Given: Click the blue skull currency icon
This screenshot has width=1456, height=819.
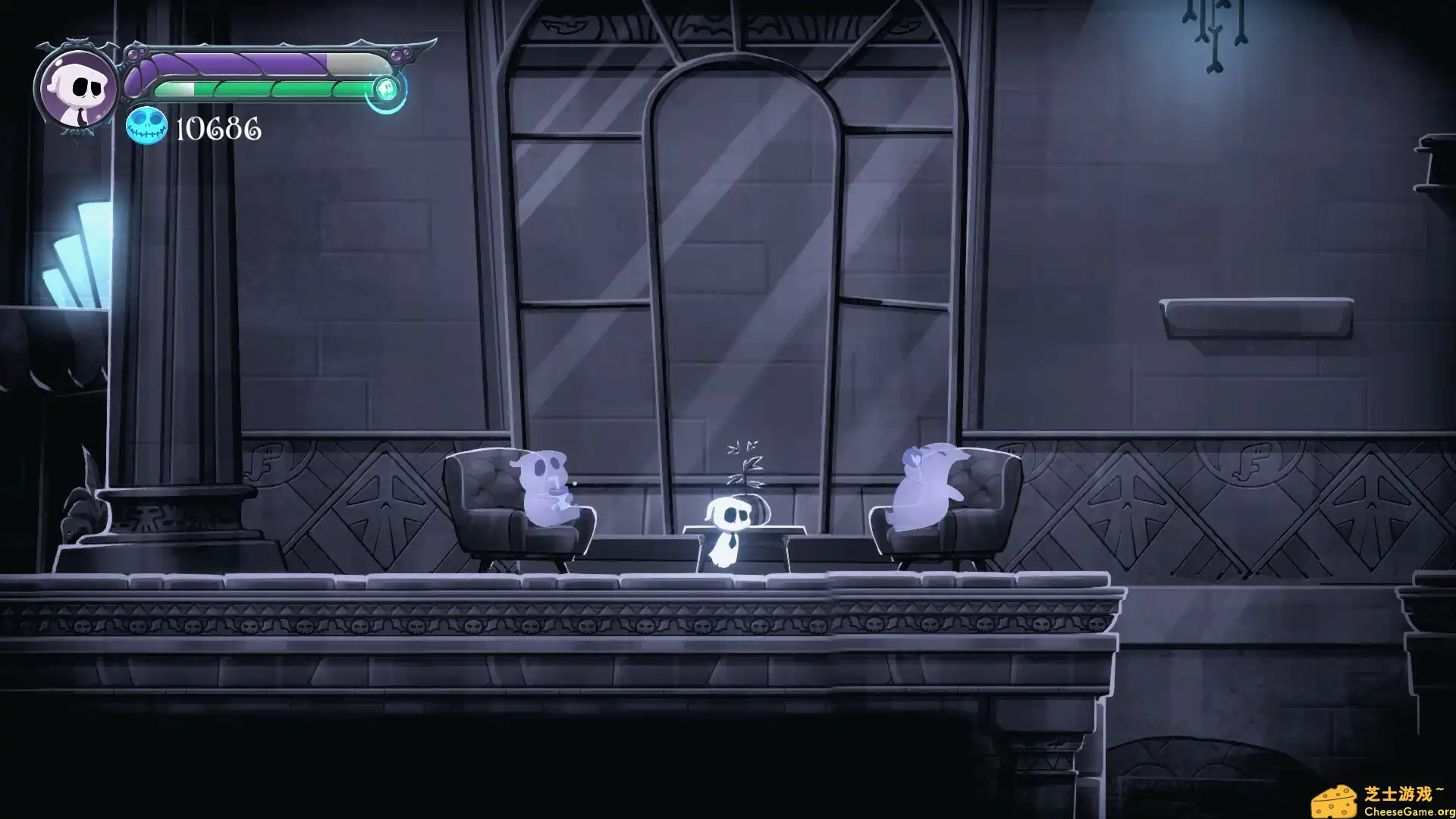Looking at the screenshot, I should (147, 127).
